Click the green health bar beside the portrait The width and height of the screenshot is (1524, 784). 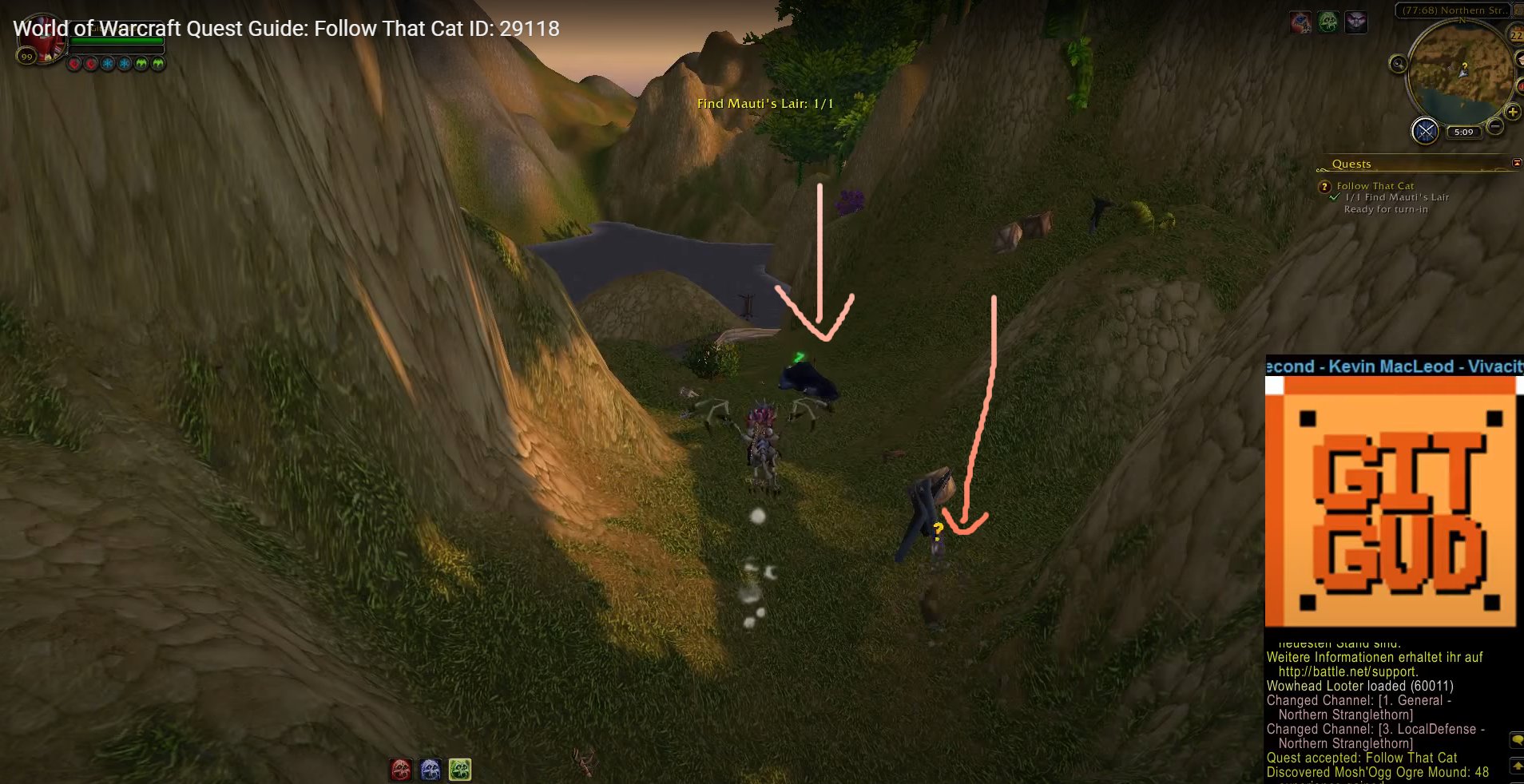point(116,40)
